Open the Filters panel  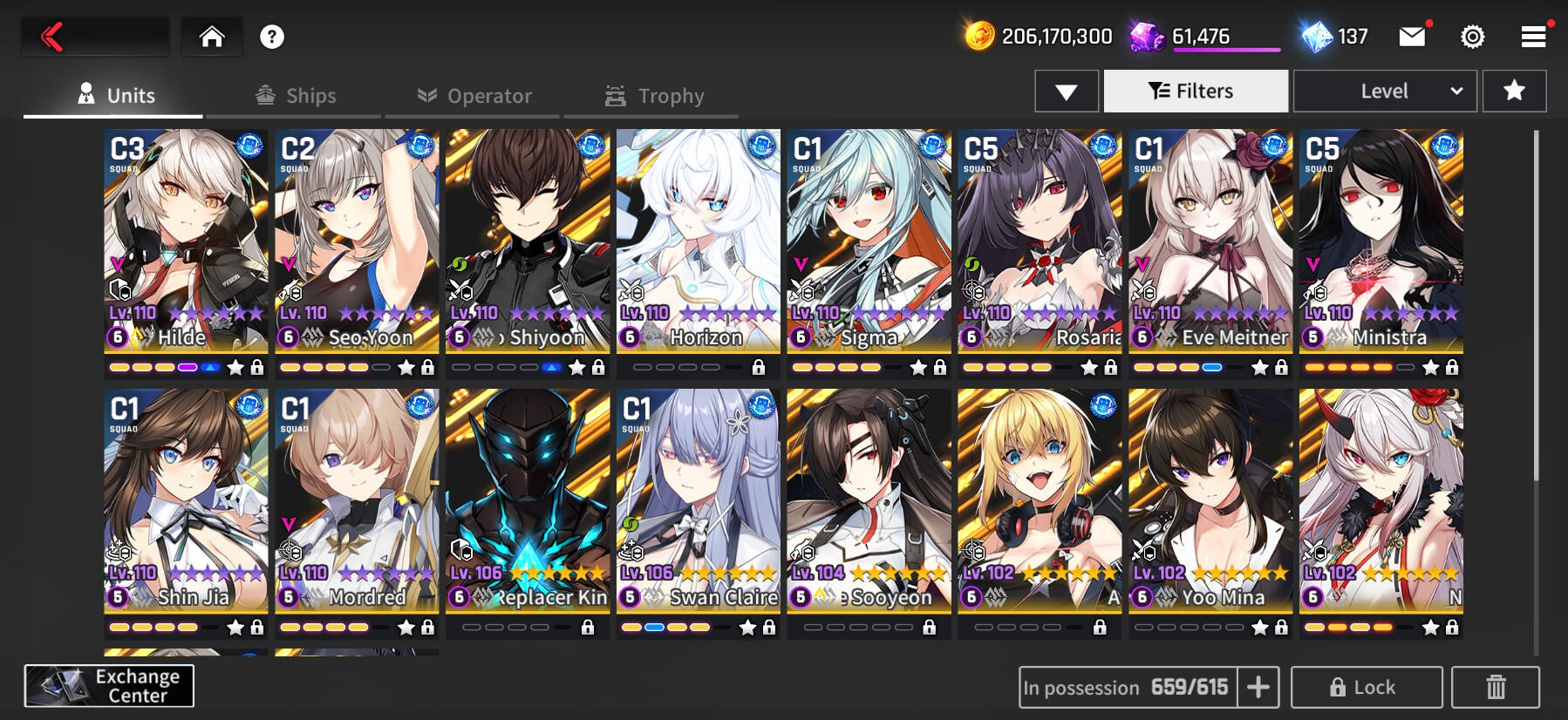click(x=1196, y=92)
